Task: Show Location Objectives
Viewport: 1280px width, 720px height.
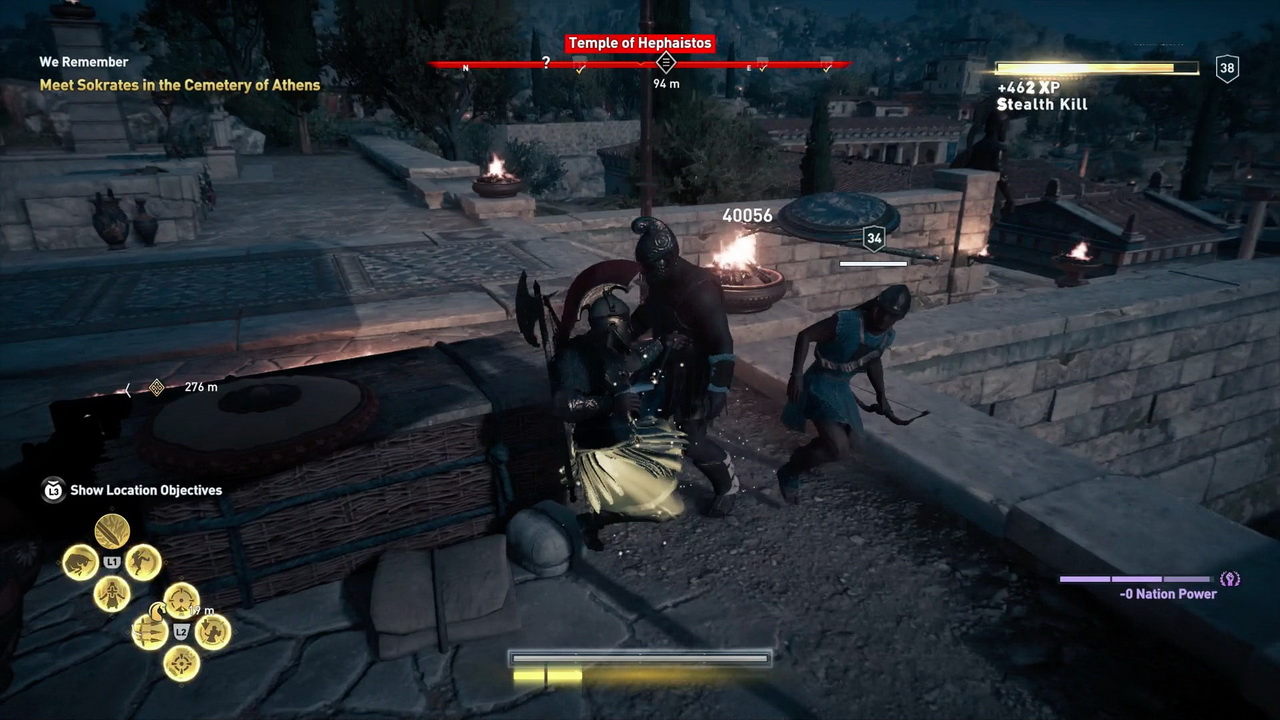Action: [x=145, y=490]
